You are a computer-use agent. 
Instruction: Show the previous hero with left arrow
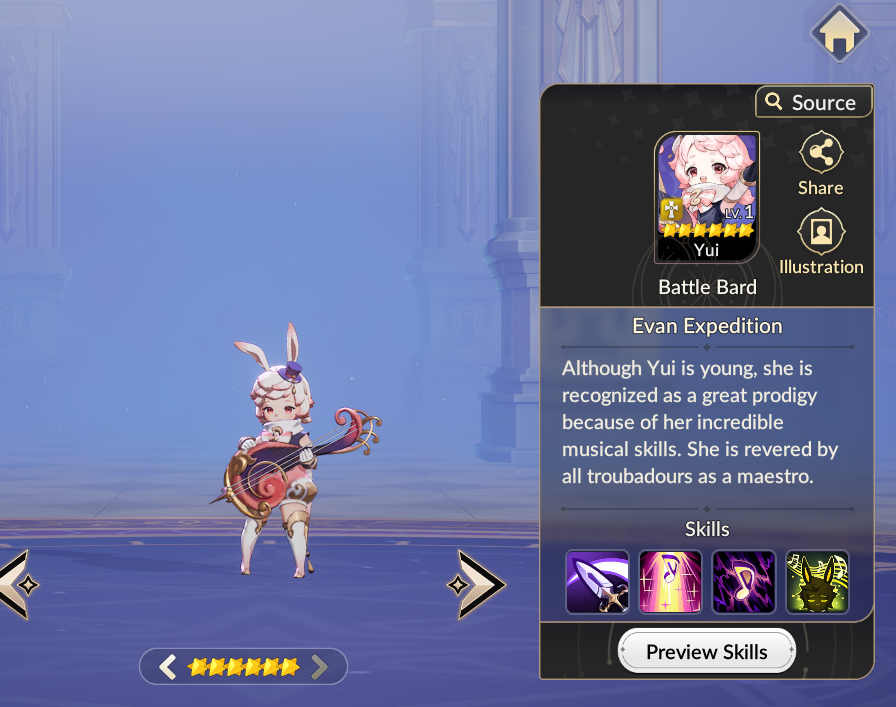coord(14,584)
